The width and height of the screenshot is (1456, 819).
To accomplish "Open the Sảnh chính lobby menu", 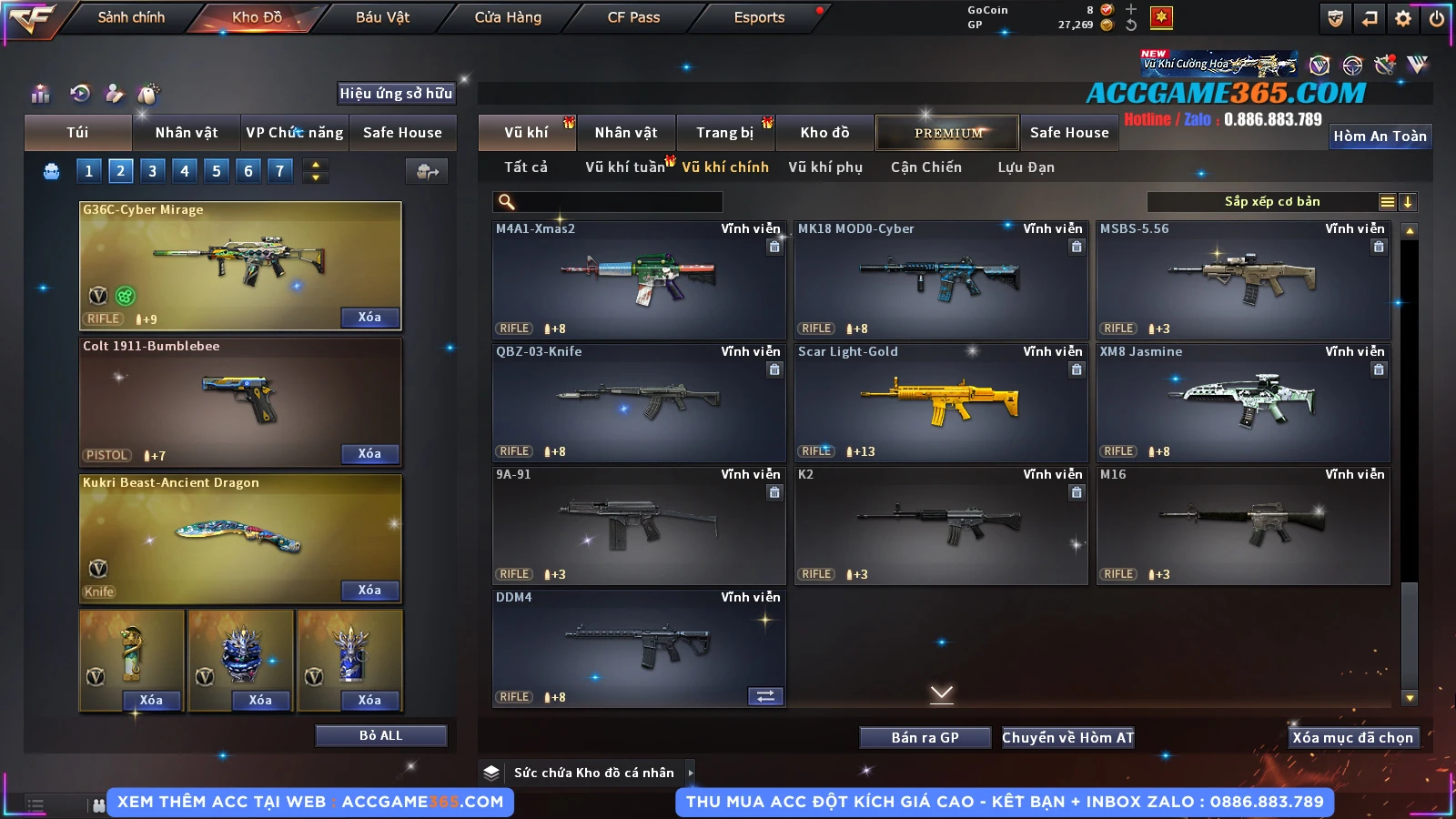I will click(131, 17).
